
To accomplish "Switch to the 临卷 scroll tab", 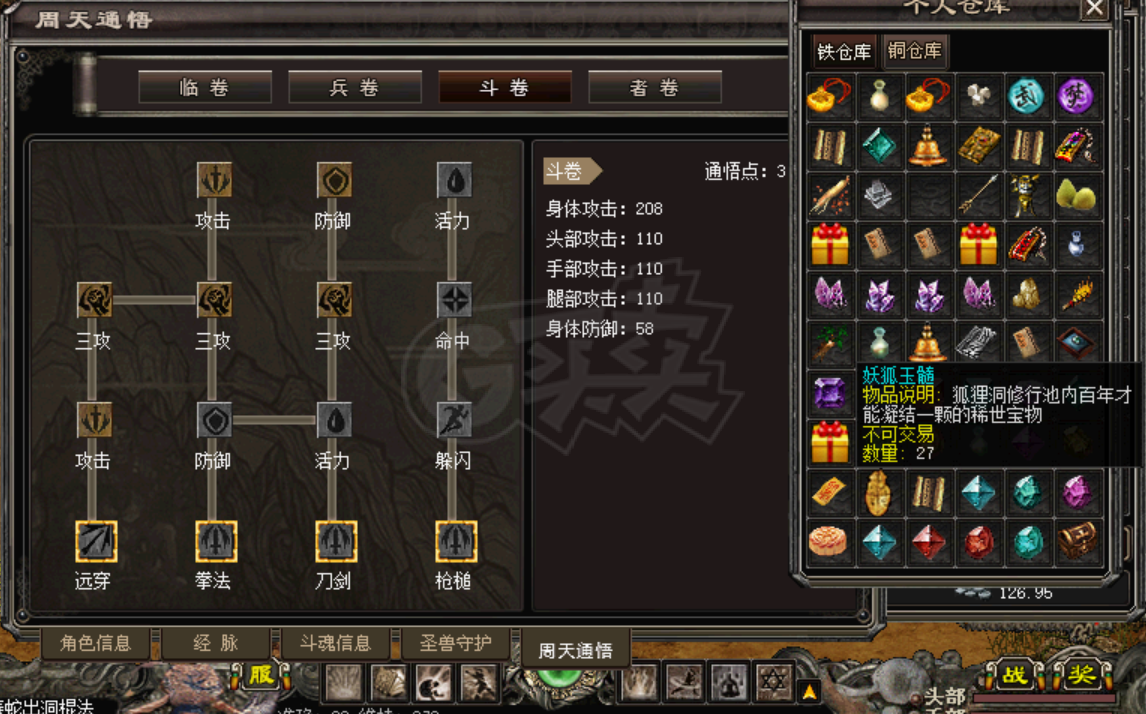I will [205, 88].
